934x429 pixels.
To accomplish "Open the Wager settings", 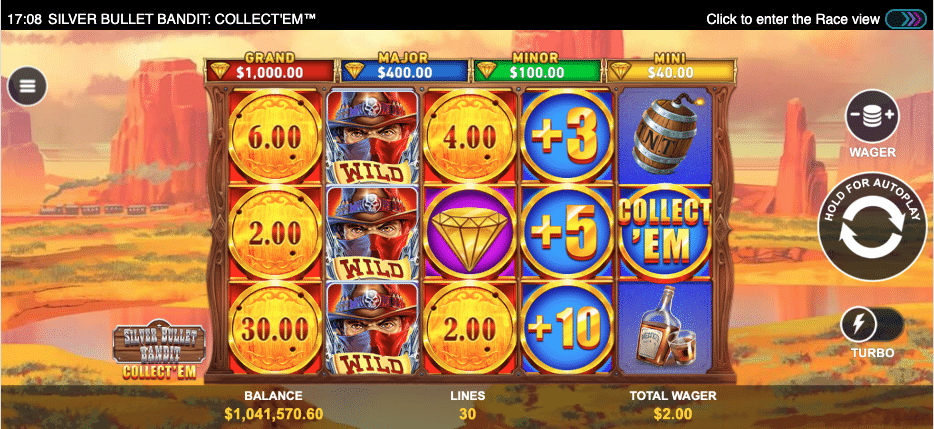I will [x=871, y=118].
